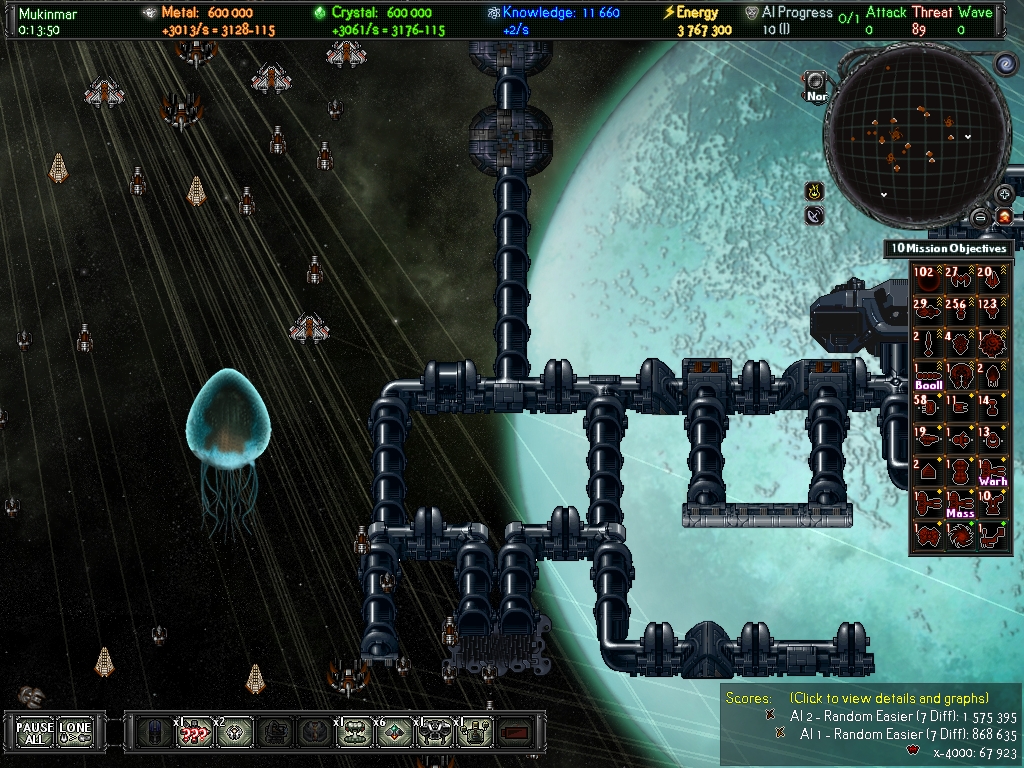The height and width of the screenshot is (768, 1024).
Task: Zoom out with the minimap minus button
Action: pyautogui.click(x=981, y=216)
